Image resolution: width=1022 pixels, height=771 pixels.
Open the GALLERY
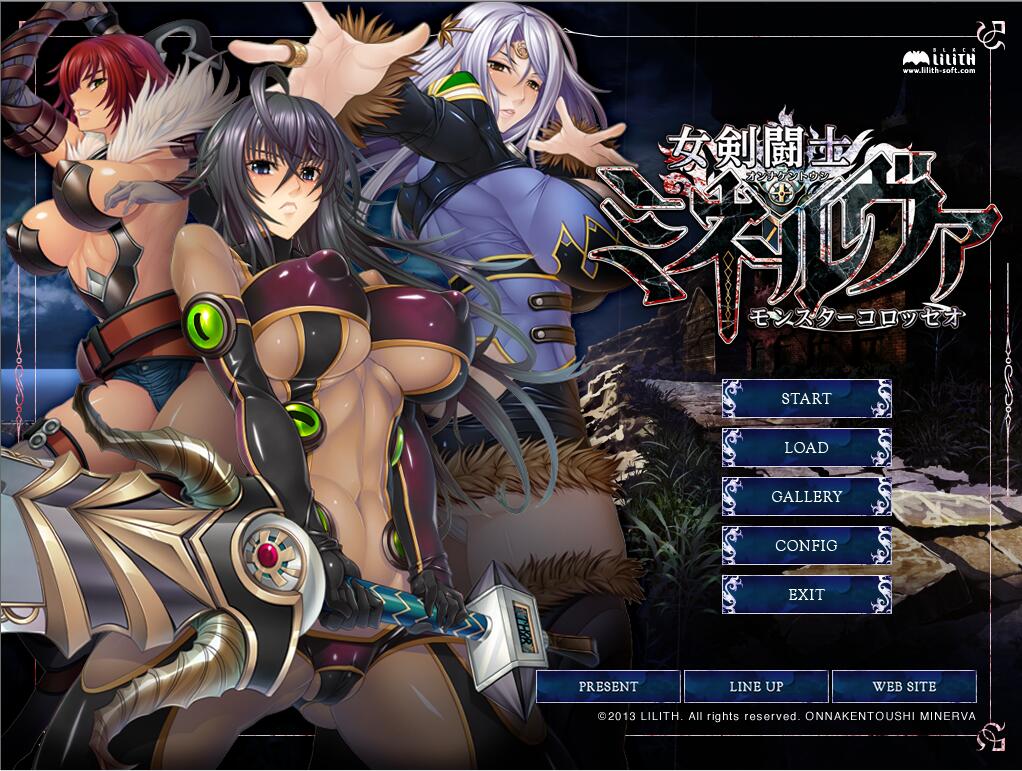[806, 496]
